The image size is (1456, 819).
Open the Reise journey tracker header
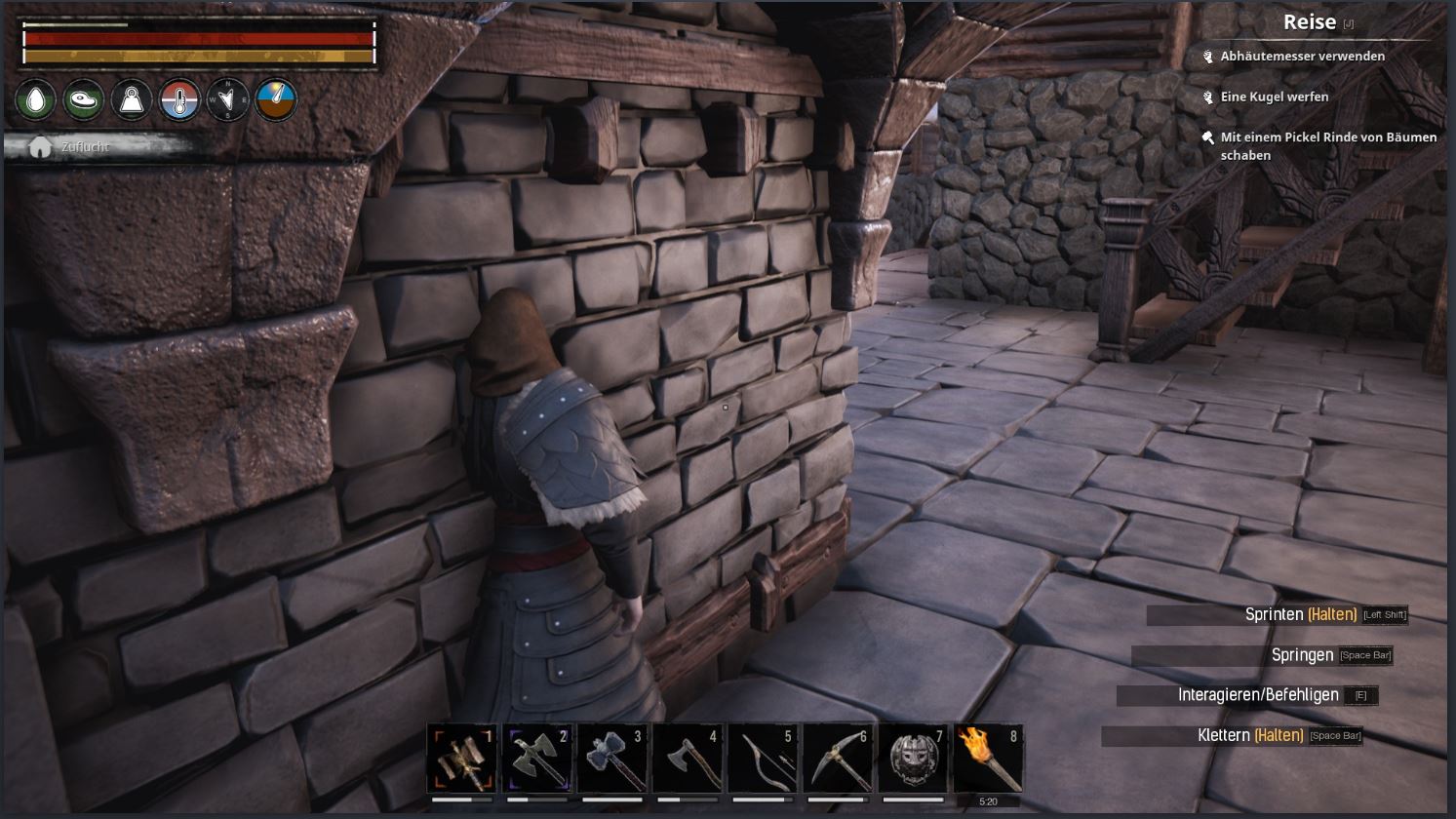[1310, 22]
